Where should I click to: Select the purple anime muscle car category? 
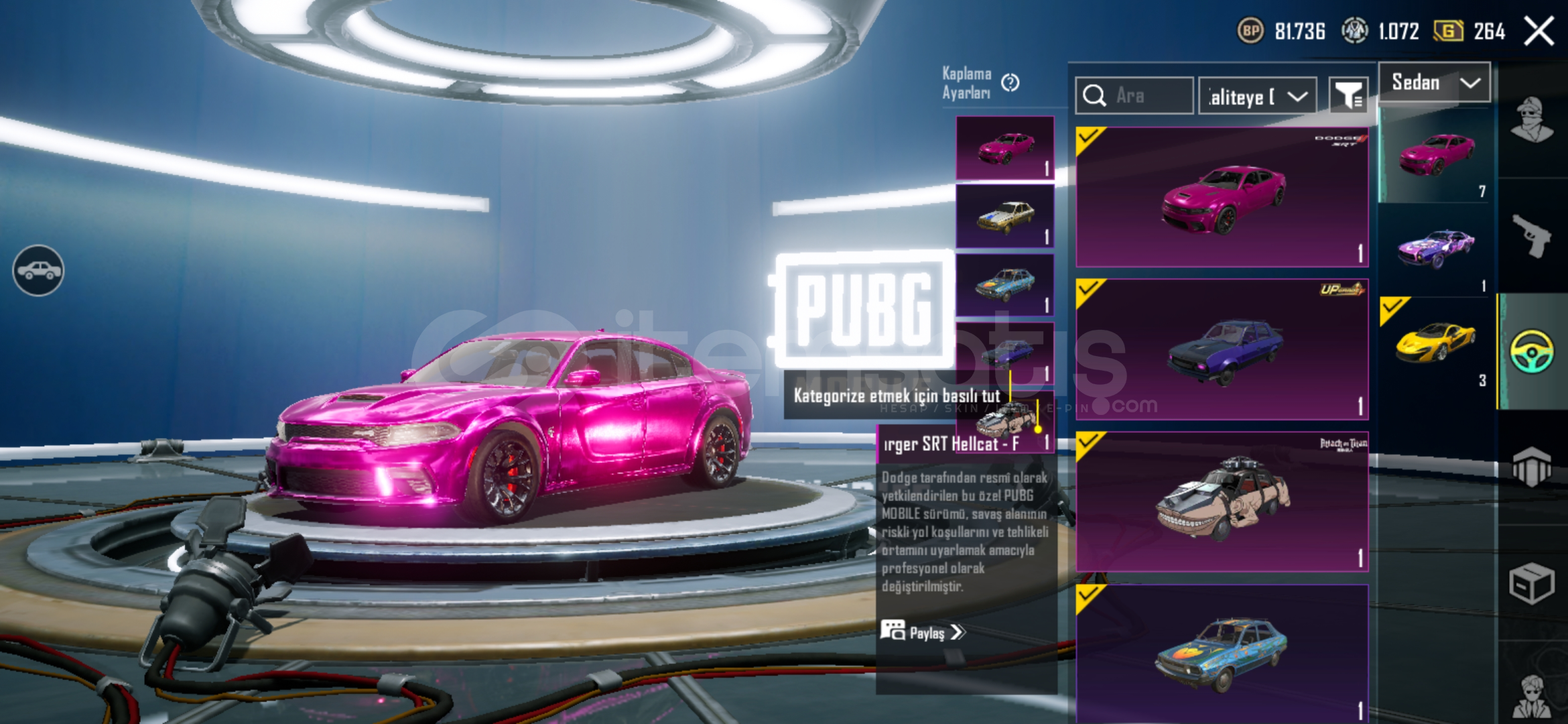point(1435,248)
